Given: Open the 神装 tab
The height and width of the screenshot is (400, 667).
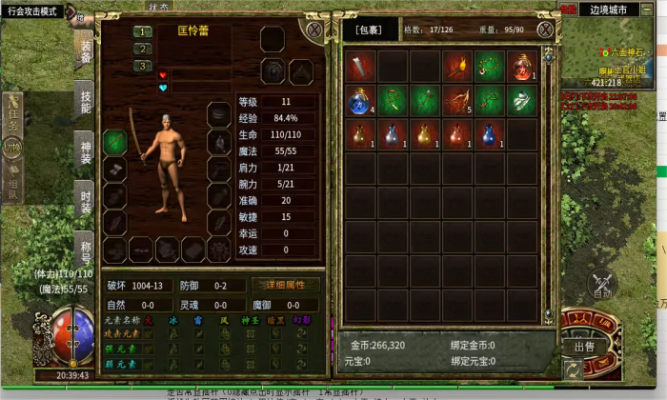Looking at the screenshot, I should (86, 151).
